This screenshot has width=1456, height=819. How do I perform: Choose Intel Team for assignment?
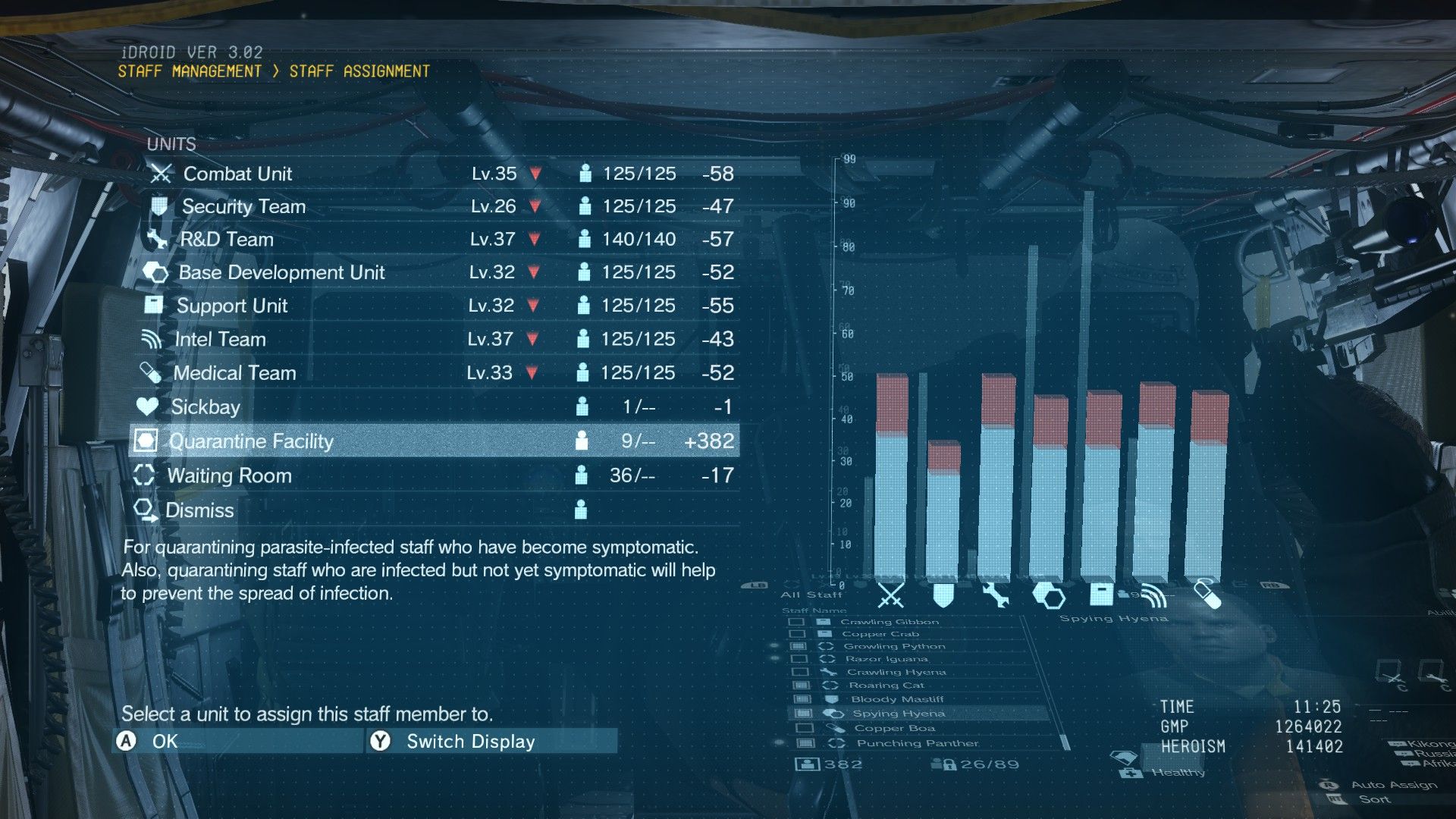[220, 339]
